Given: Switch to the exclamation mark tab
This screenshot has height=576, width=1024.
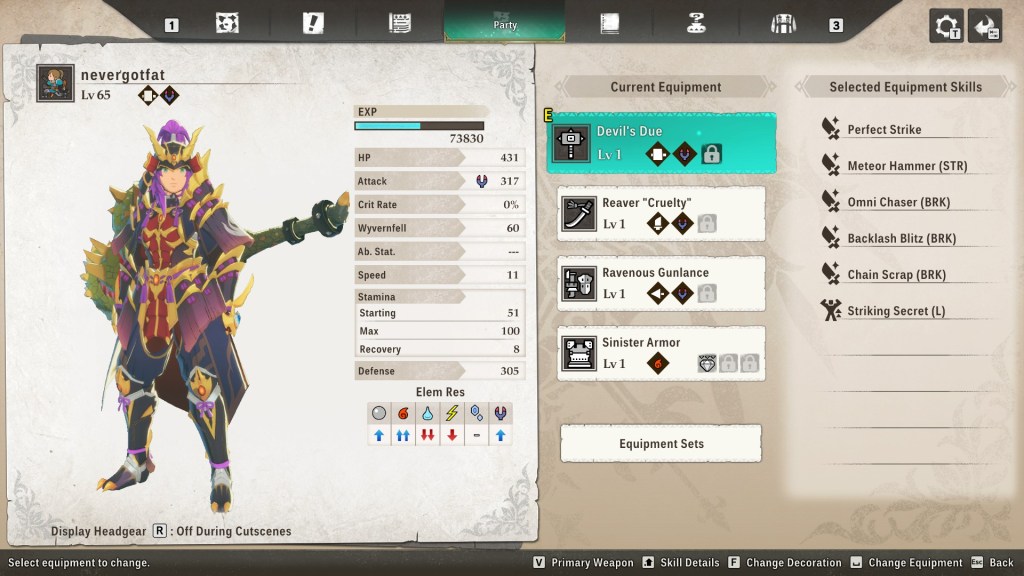Looking at the screenshot, I should pyautogui.click(x=313, y=23).
